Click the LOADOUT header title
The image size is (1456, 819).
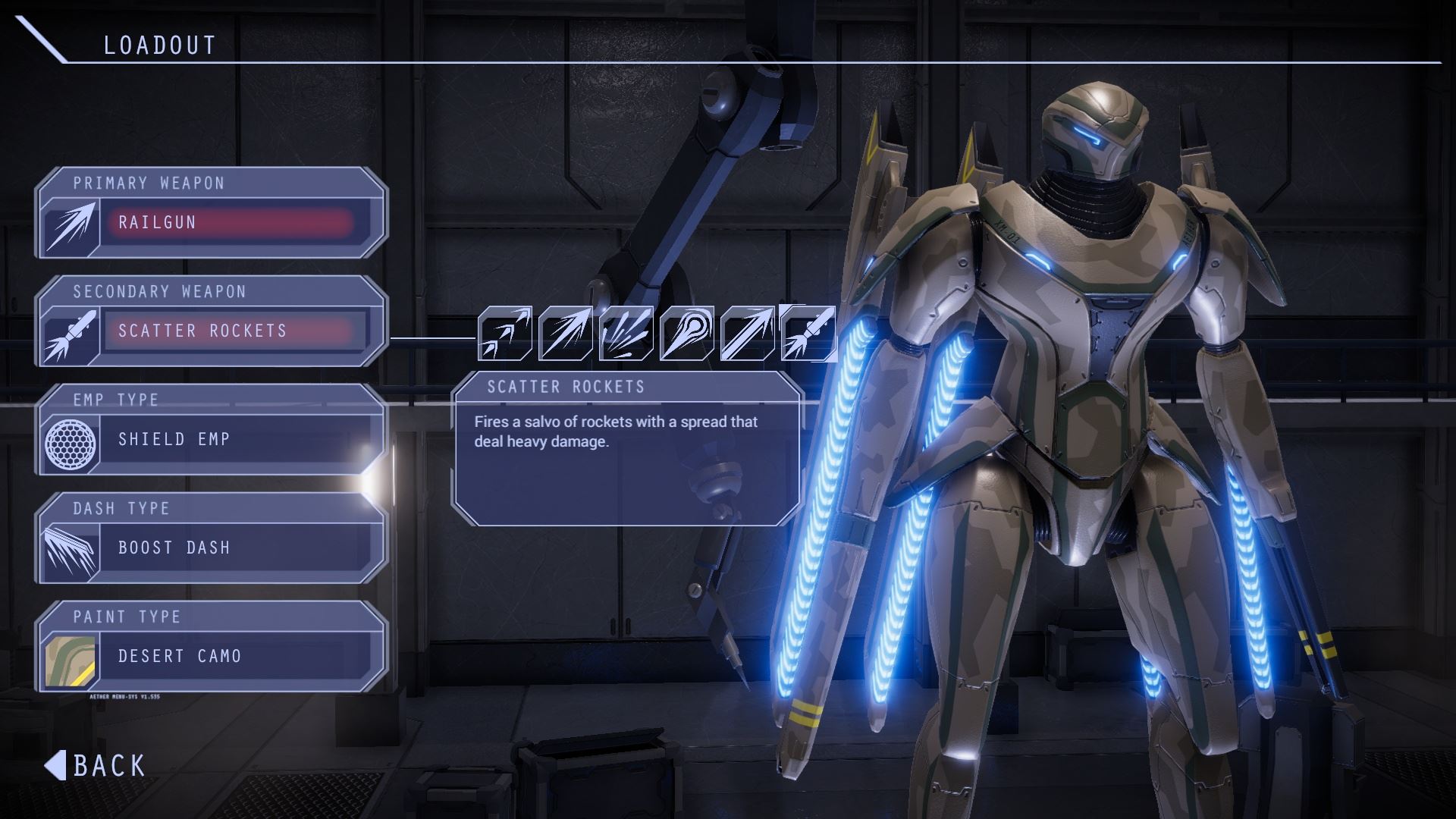coord(159,43)
